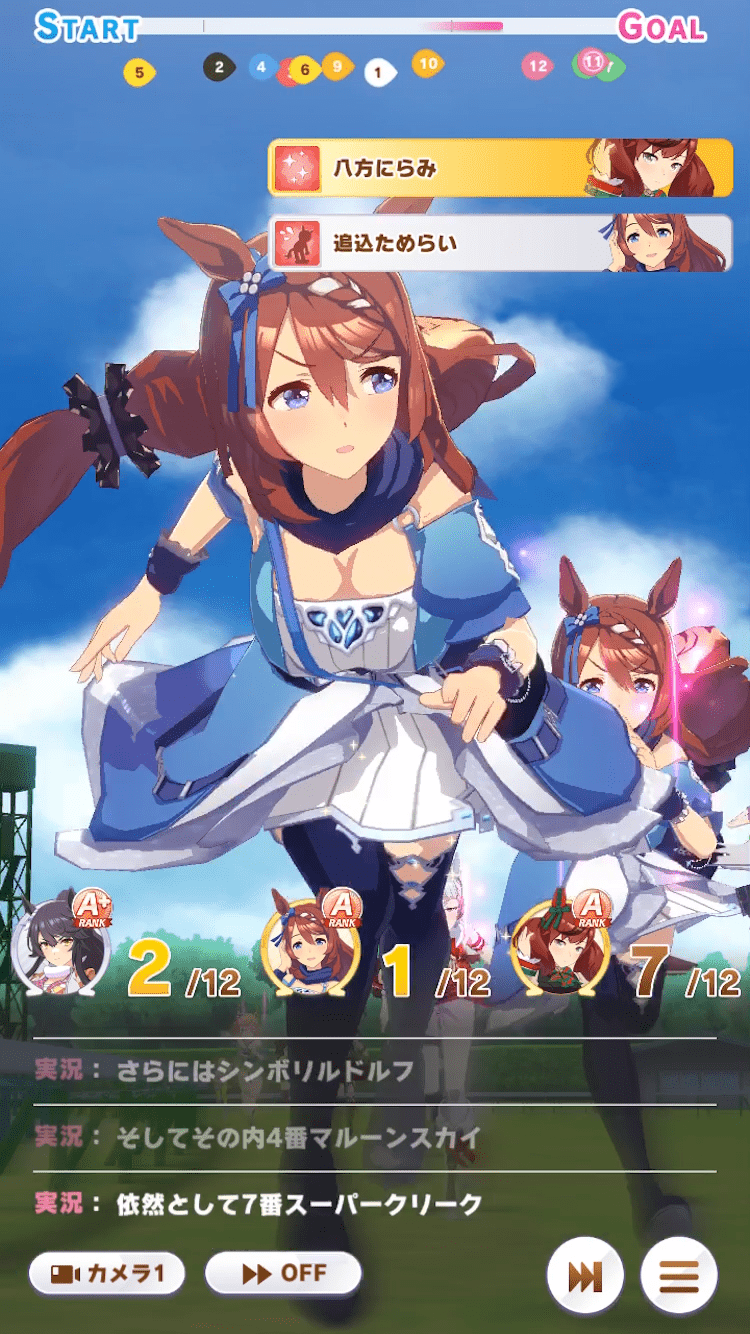Switch the Camera 1 view button
This screenshot has height=1334, width=750.
tap(106, 1274)
